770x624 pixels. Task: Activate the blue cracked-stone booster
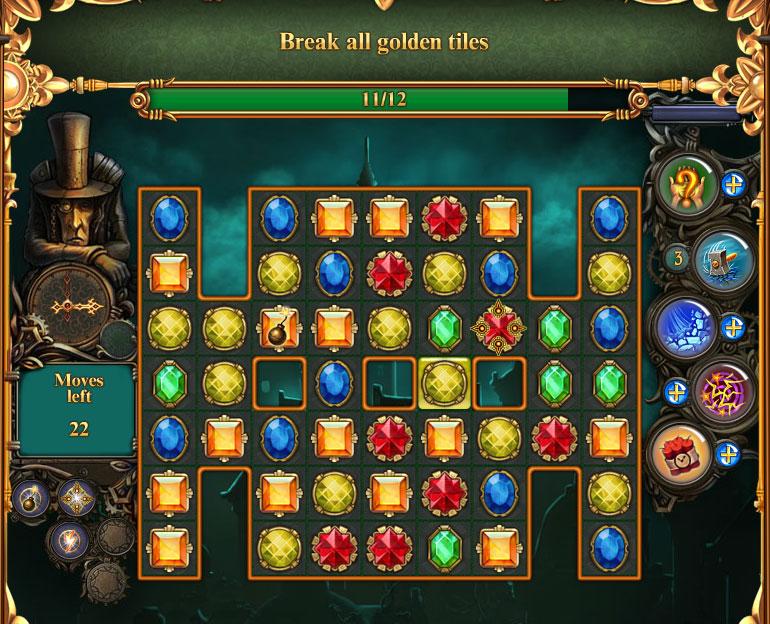tap(685, 328)
